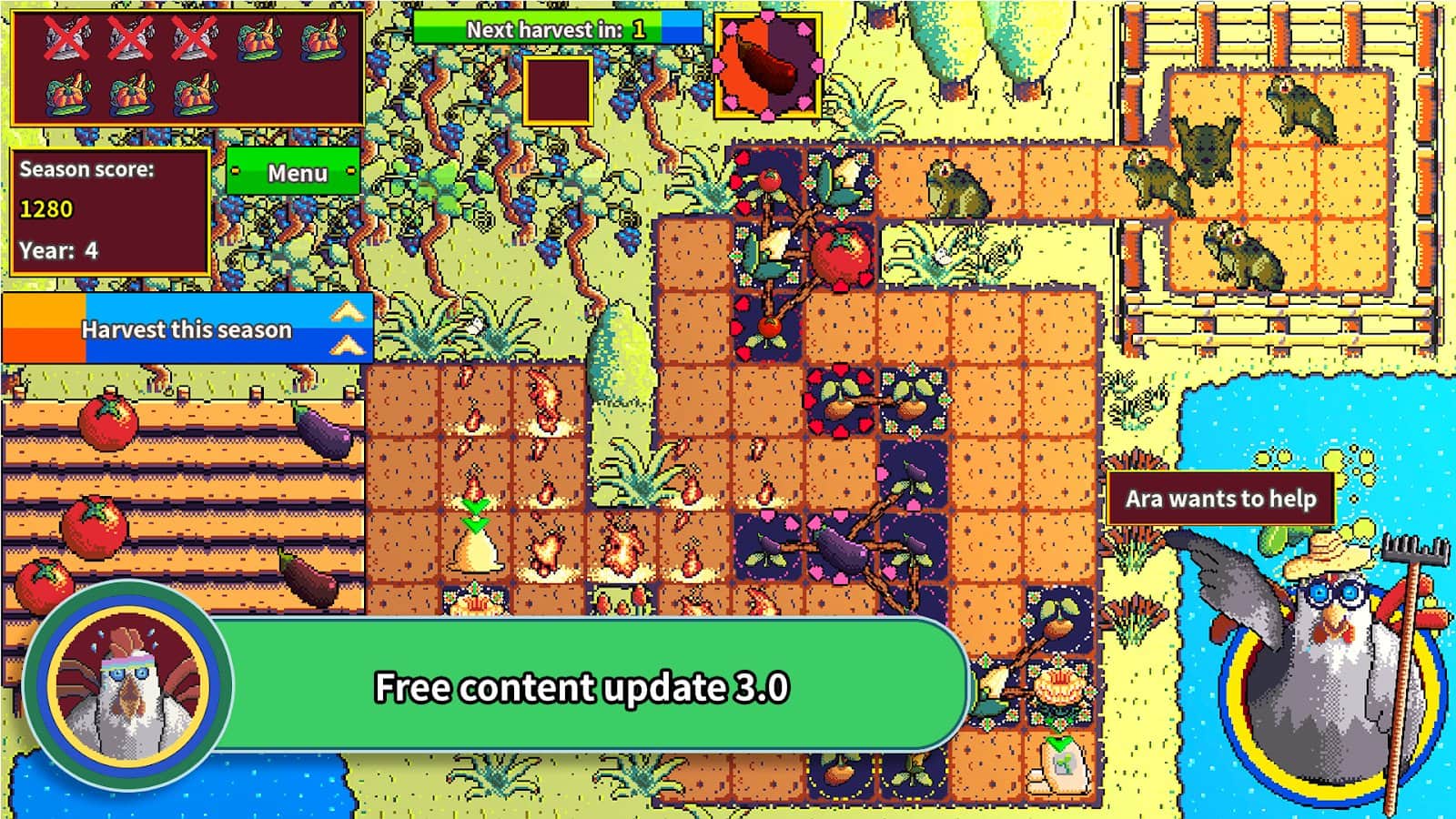Collapse the Harvest this season list with the top chevron
Screen dimensions: 1456x819
(349, 310)
